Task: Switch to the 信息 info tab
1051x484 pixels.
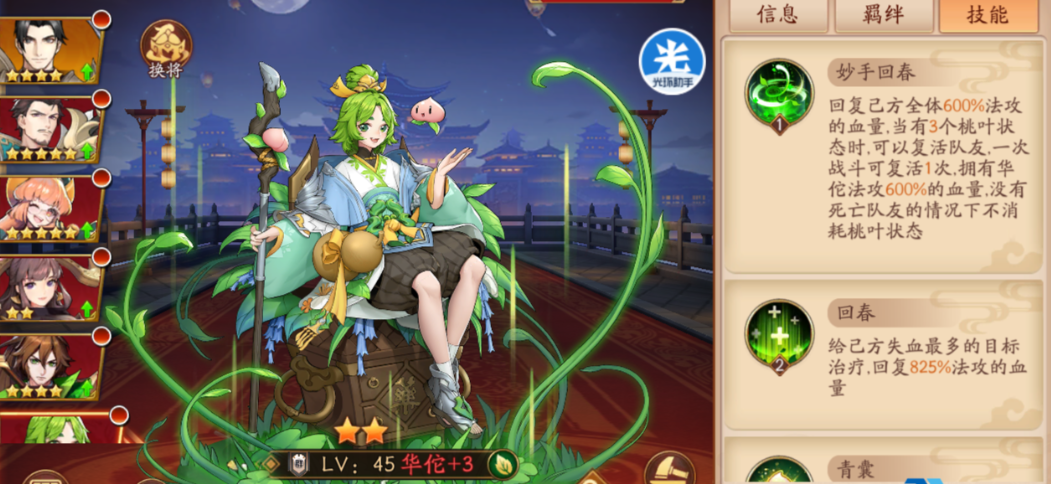Action: point(777,15)
